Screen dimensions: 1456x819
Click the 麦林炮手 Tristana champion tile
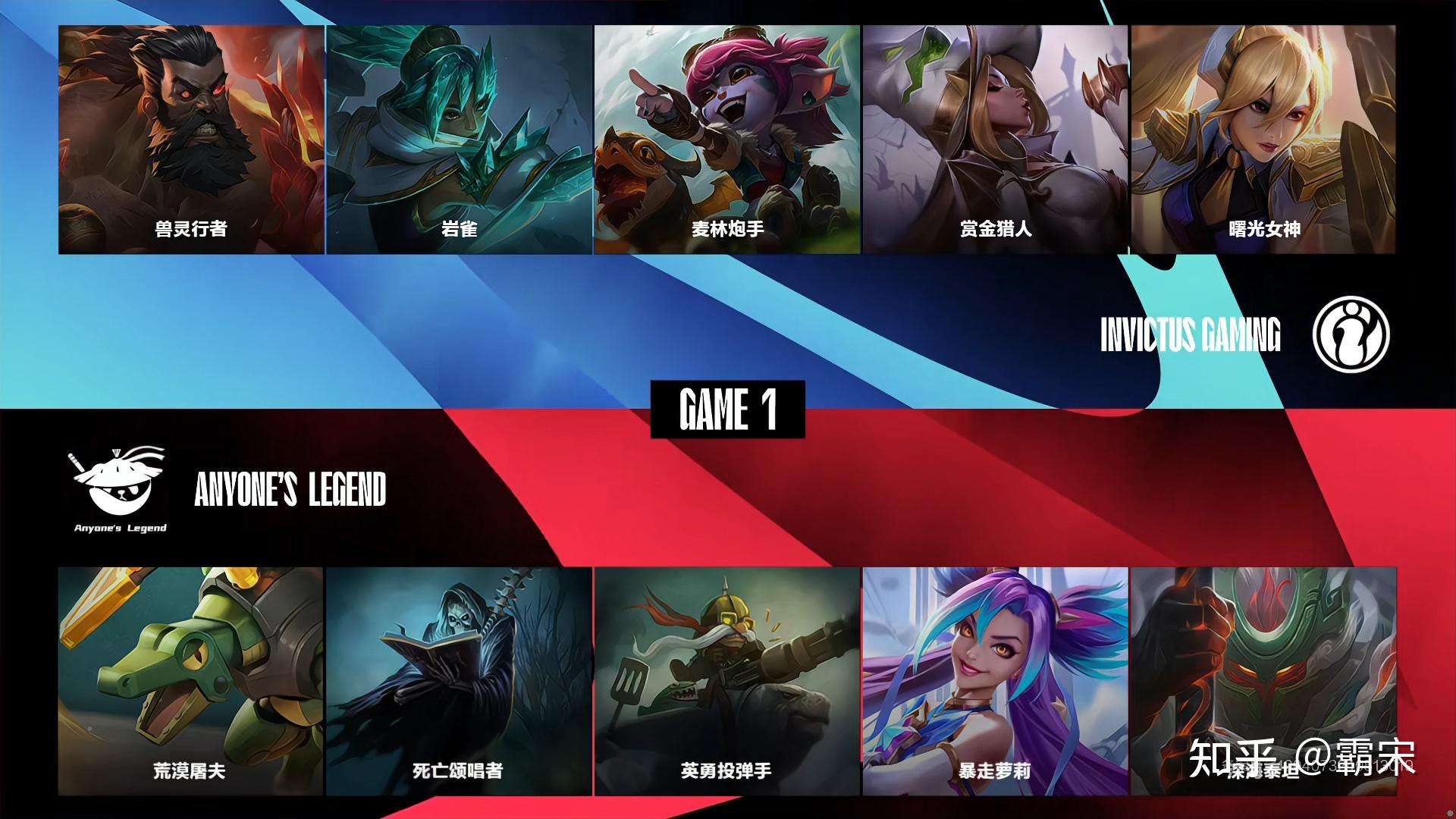pyautogui.click(x=727, y=140)
